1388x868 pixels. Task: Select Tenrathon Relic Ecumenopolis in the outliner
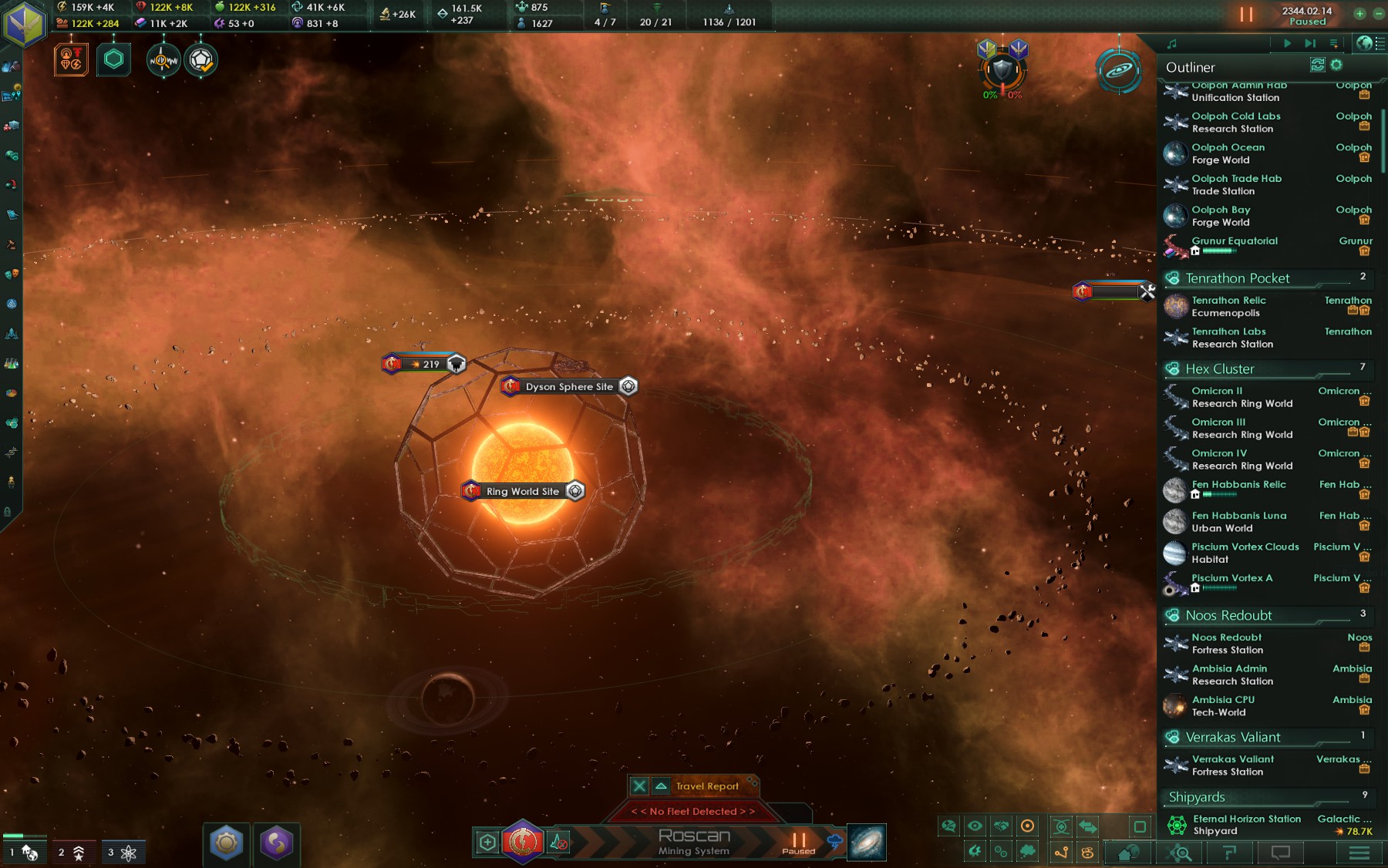(x=1228, y=306)
